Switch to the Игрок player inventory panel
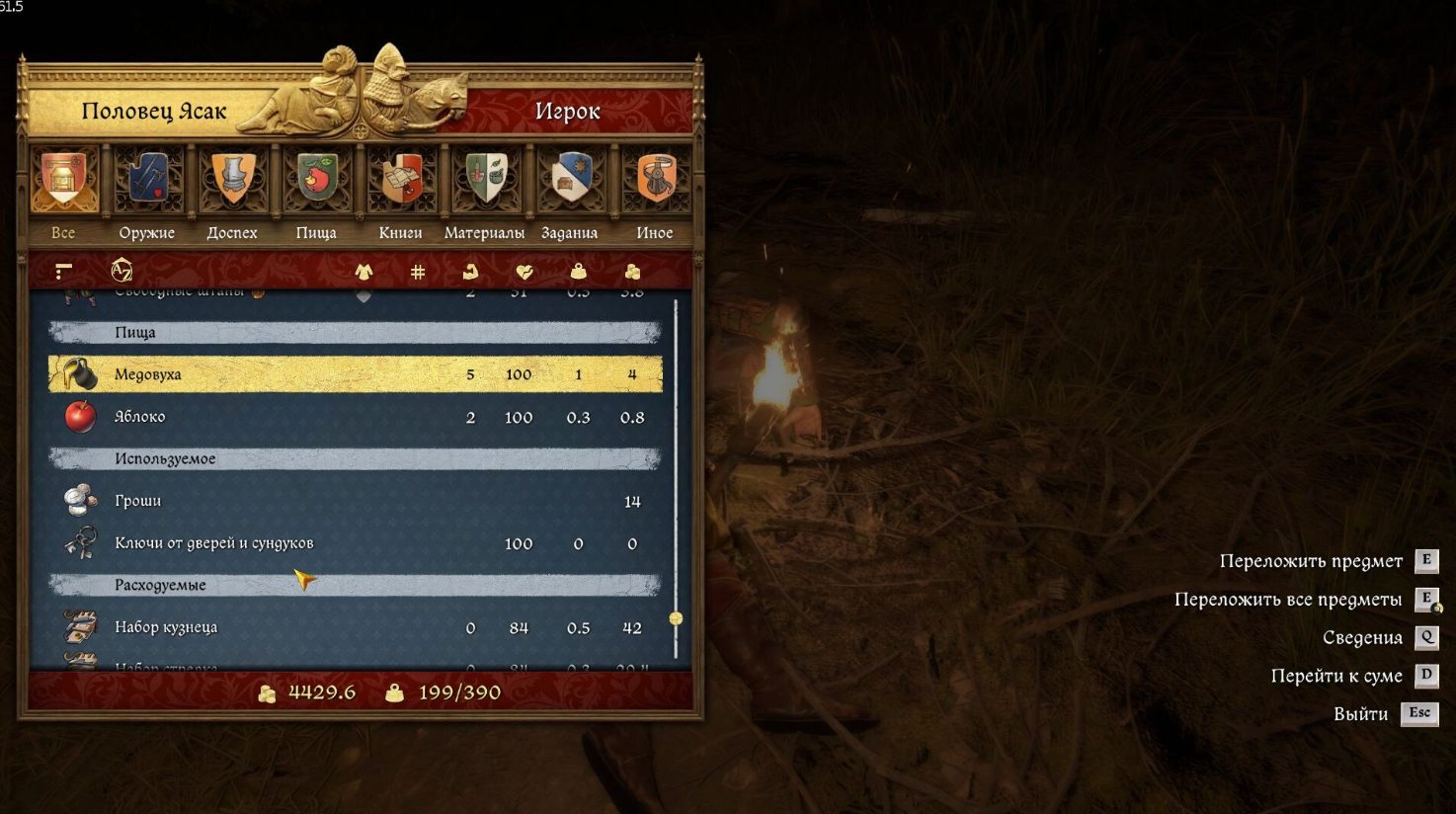This screenshot has height=814, width=1456. [567, 112]
